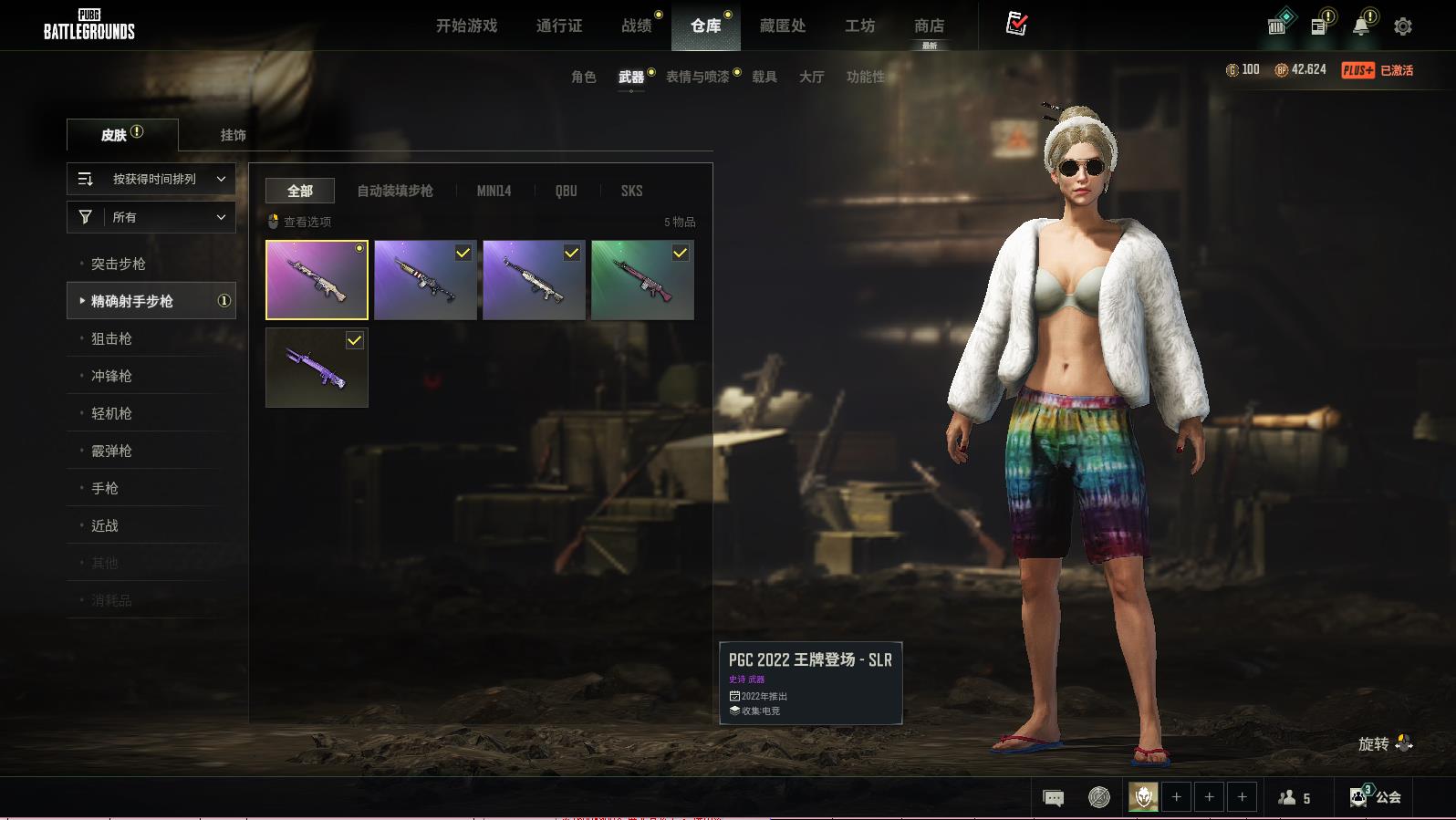Pick the green background rifle skin

point(642,280)
